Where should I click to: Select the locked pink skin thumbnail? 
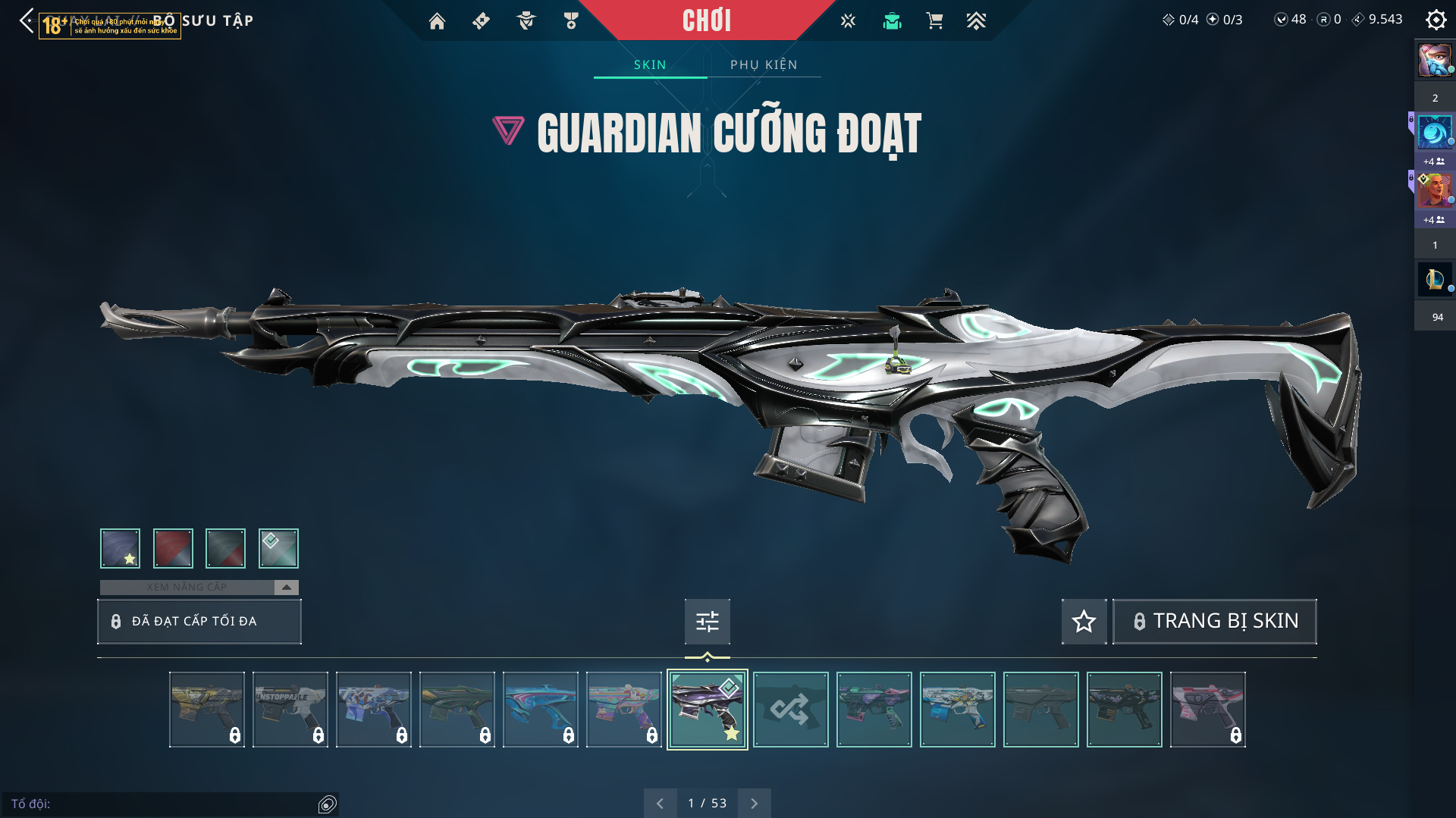pos(1207,710)
